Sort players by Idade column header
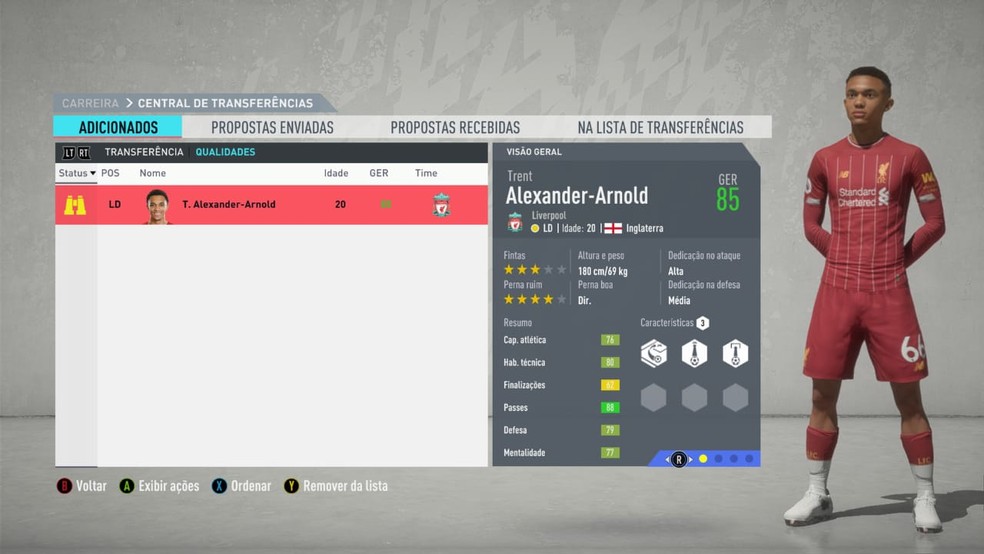The height and width of the screenshot is (554, 984). pos(336,173)
